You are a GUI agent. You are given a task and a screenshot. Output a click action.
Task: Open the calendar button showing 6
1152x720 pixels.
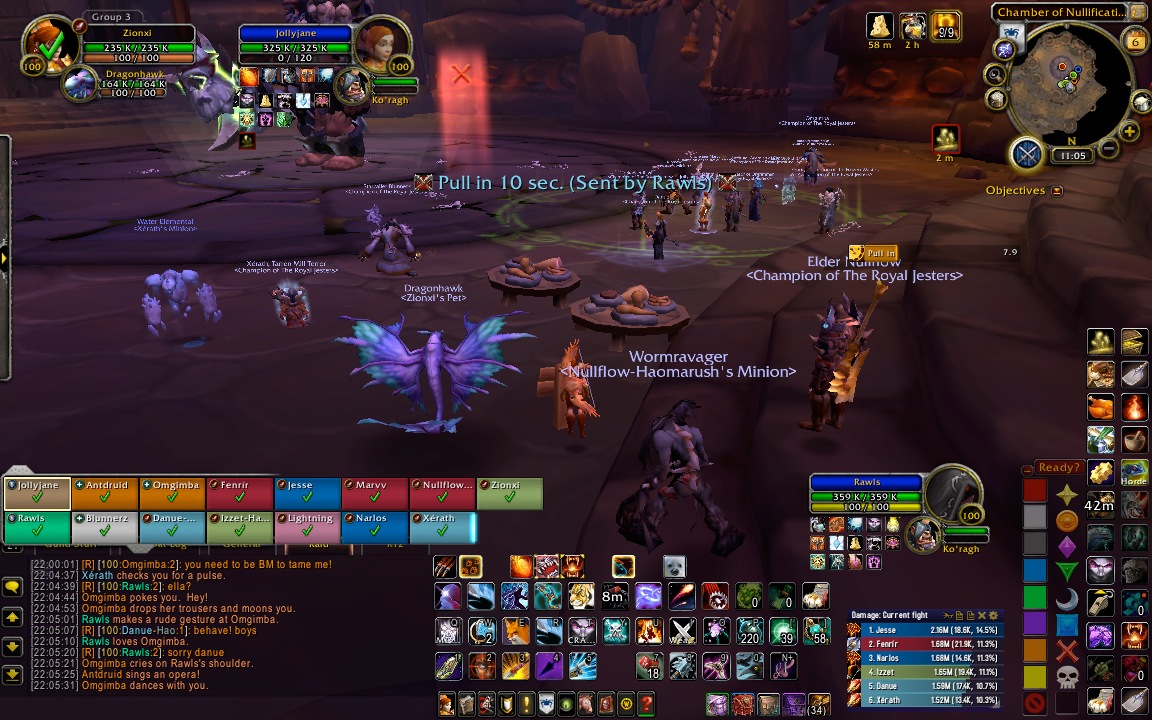tap(1136, 41)
